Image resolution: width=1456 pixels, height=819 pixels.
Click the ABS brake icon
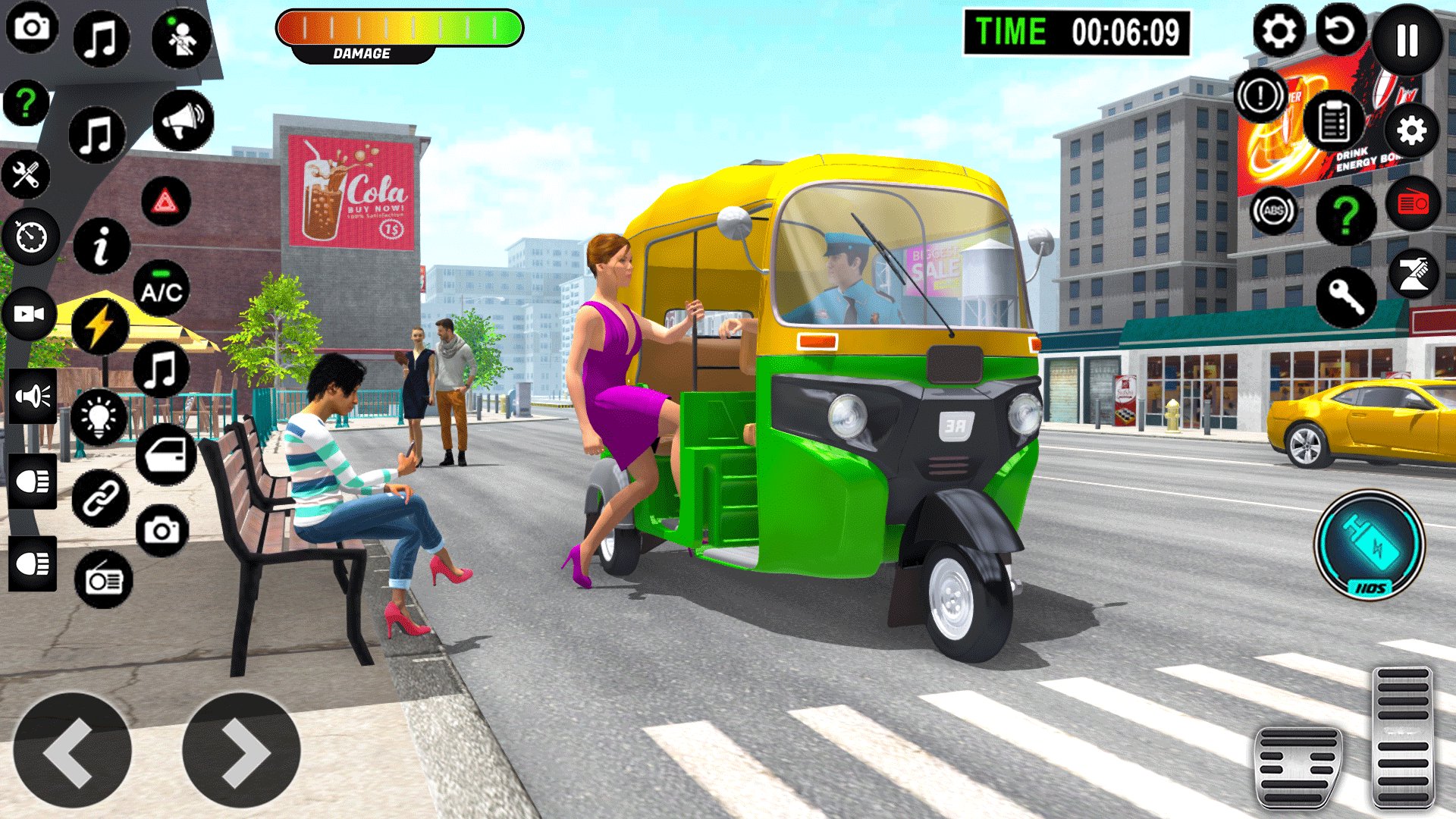coord(1273,211)
